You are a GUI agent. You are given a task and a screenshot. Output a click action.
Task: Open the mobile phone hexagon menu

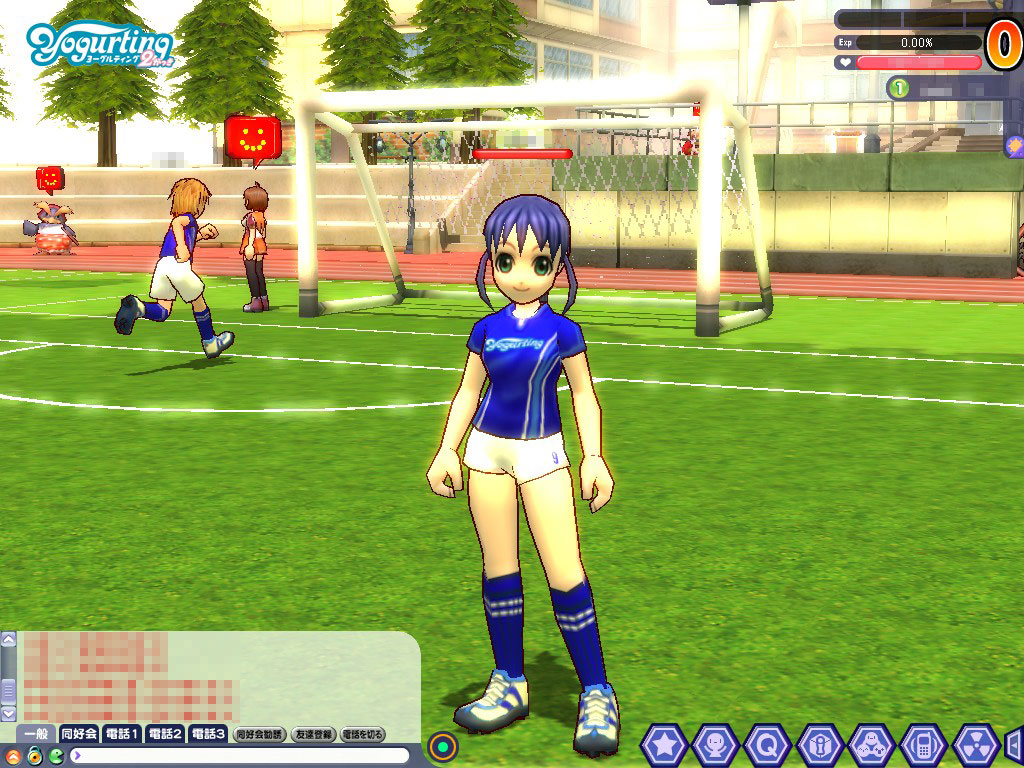(923, 745)
